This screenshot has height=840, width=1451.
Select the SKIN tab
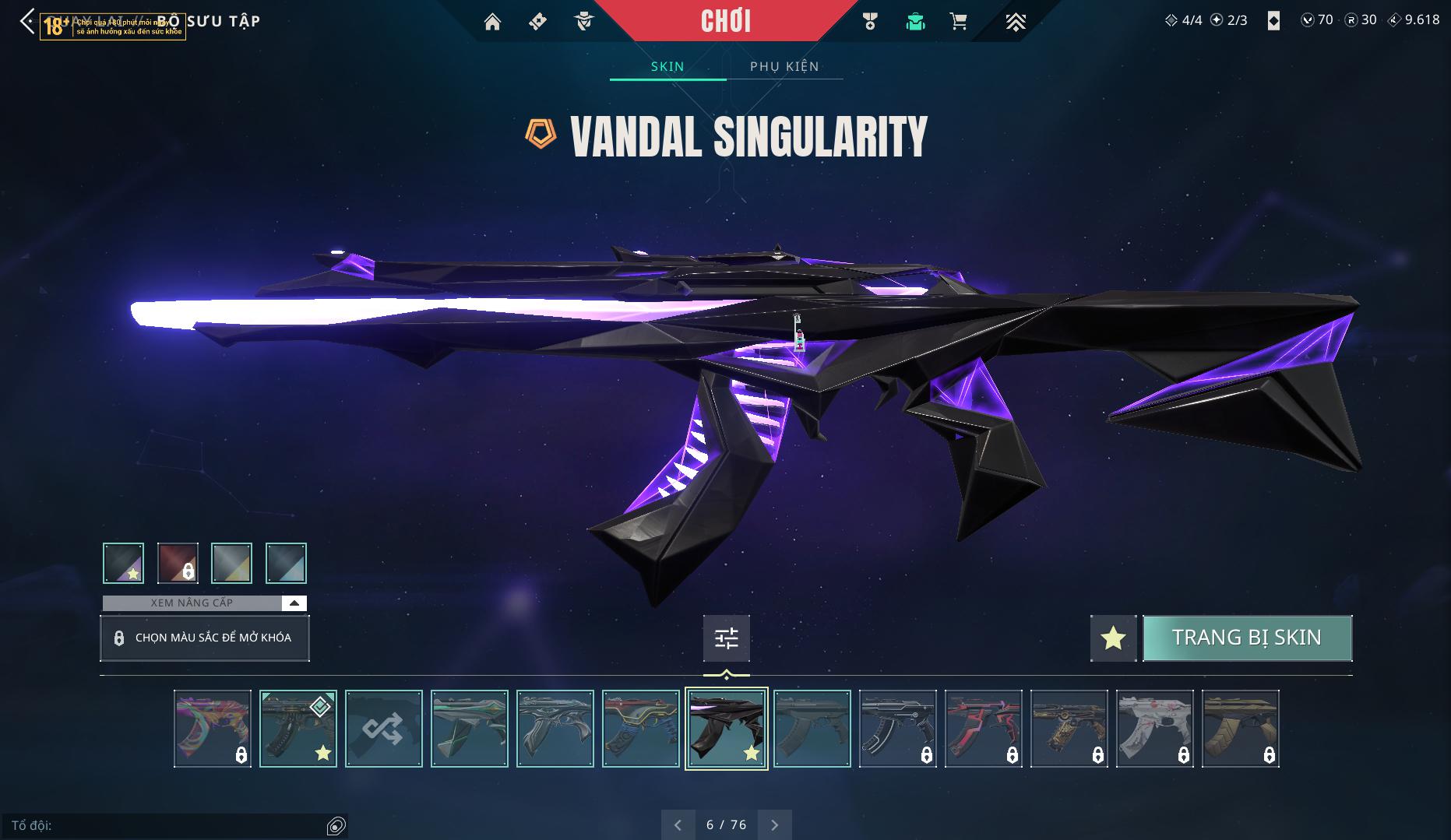pos(667,66)
